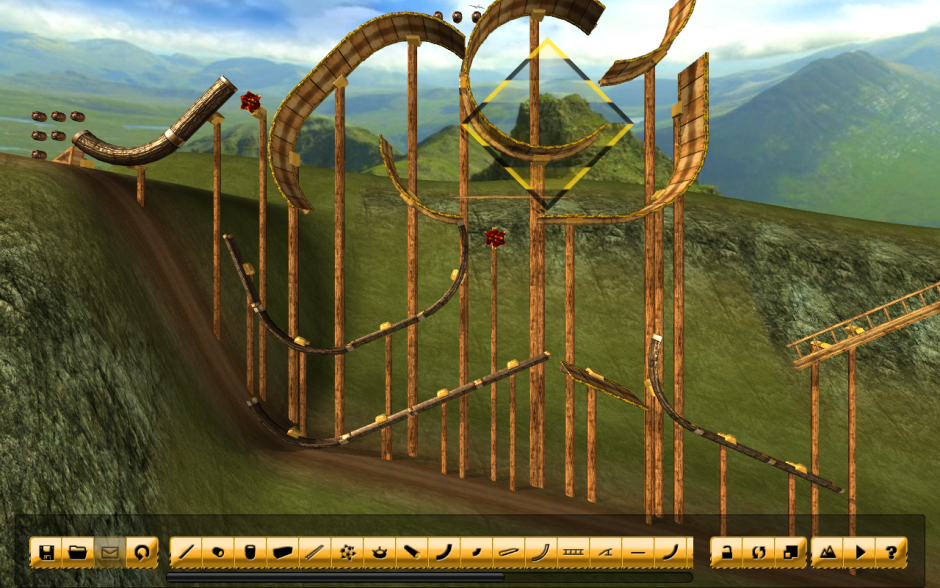Select the seesaw ramp piece
Viewport: 940px width, 588px height.
tap(604, 551)
